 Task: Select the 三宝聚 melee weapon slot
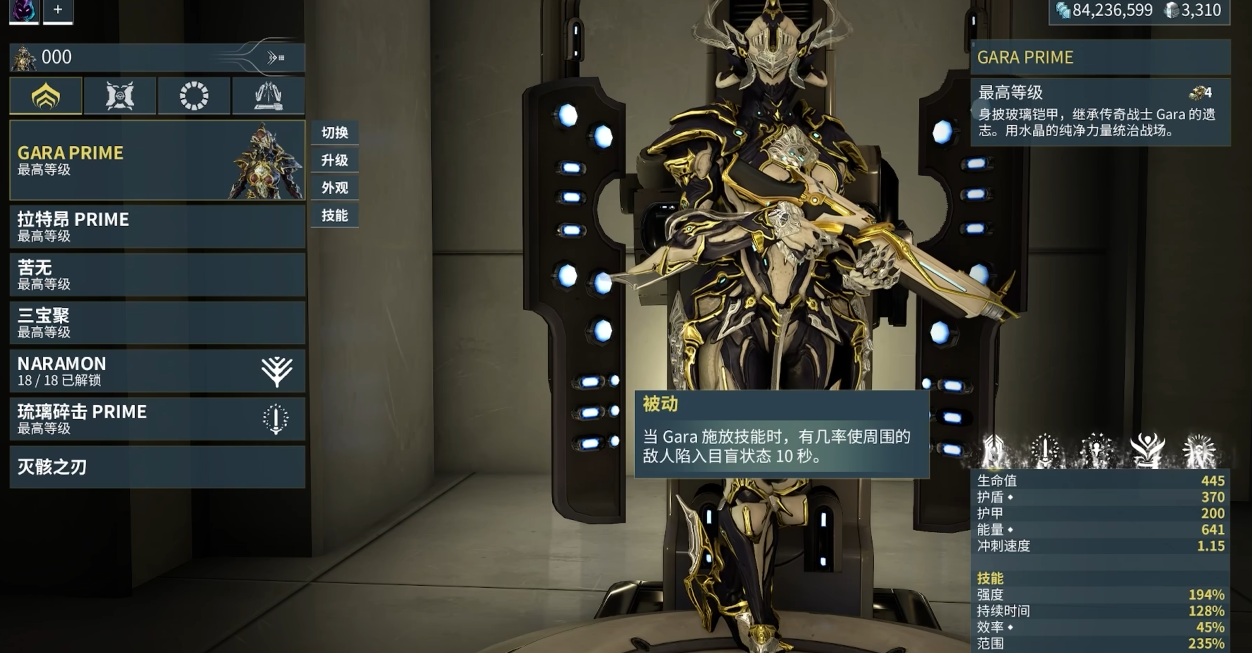157,322
